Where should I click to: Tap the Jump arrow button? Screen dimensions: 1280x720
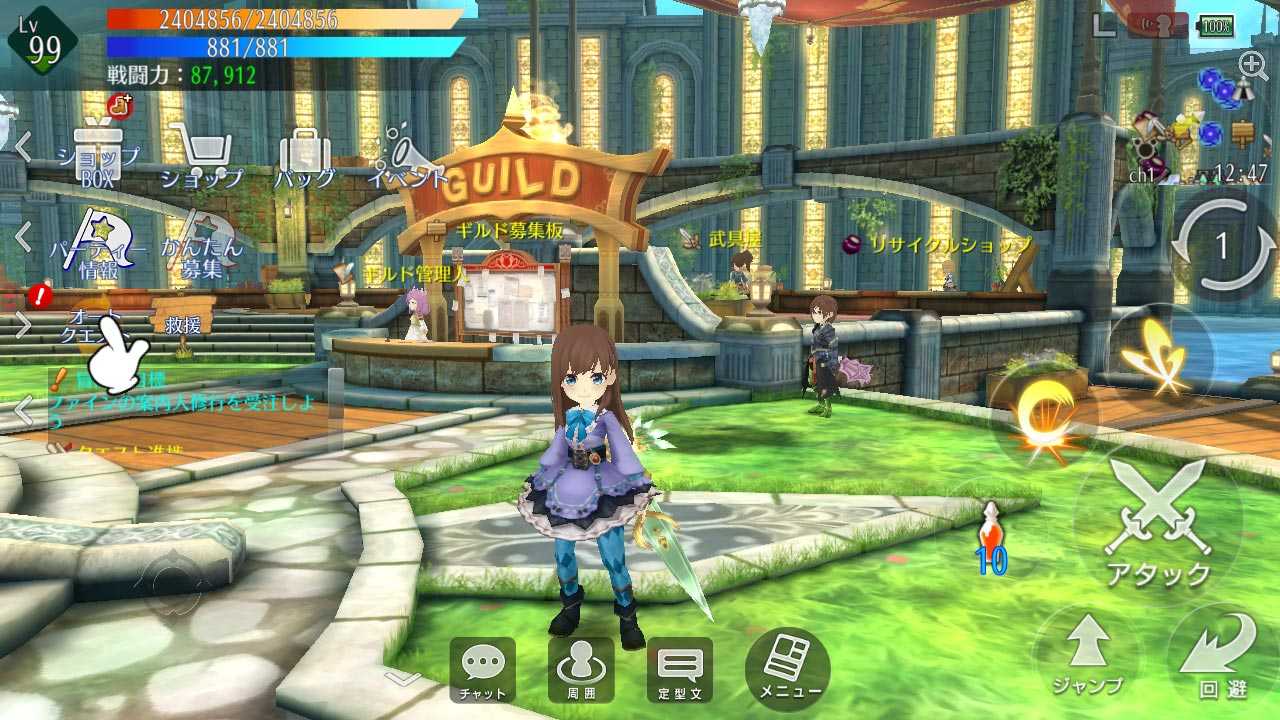(1087, 654)
